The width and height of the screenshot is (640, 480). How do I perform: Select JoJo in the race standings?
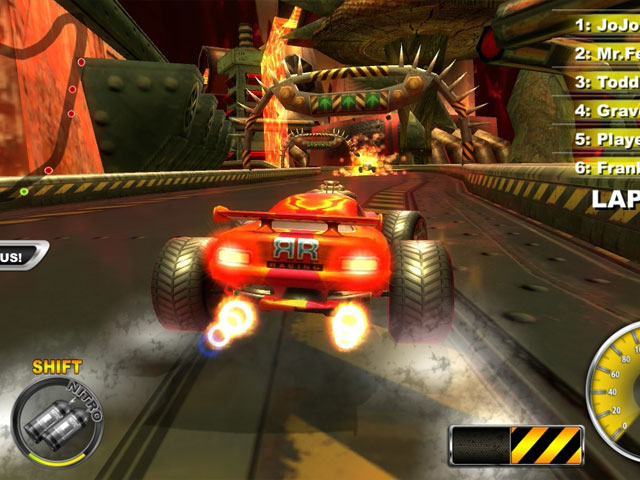606,20
